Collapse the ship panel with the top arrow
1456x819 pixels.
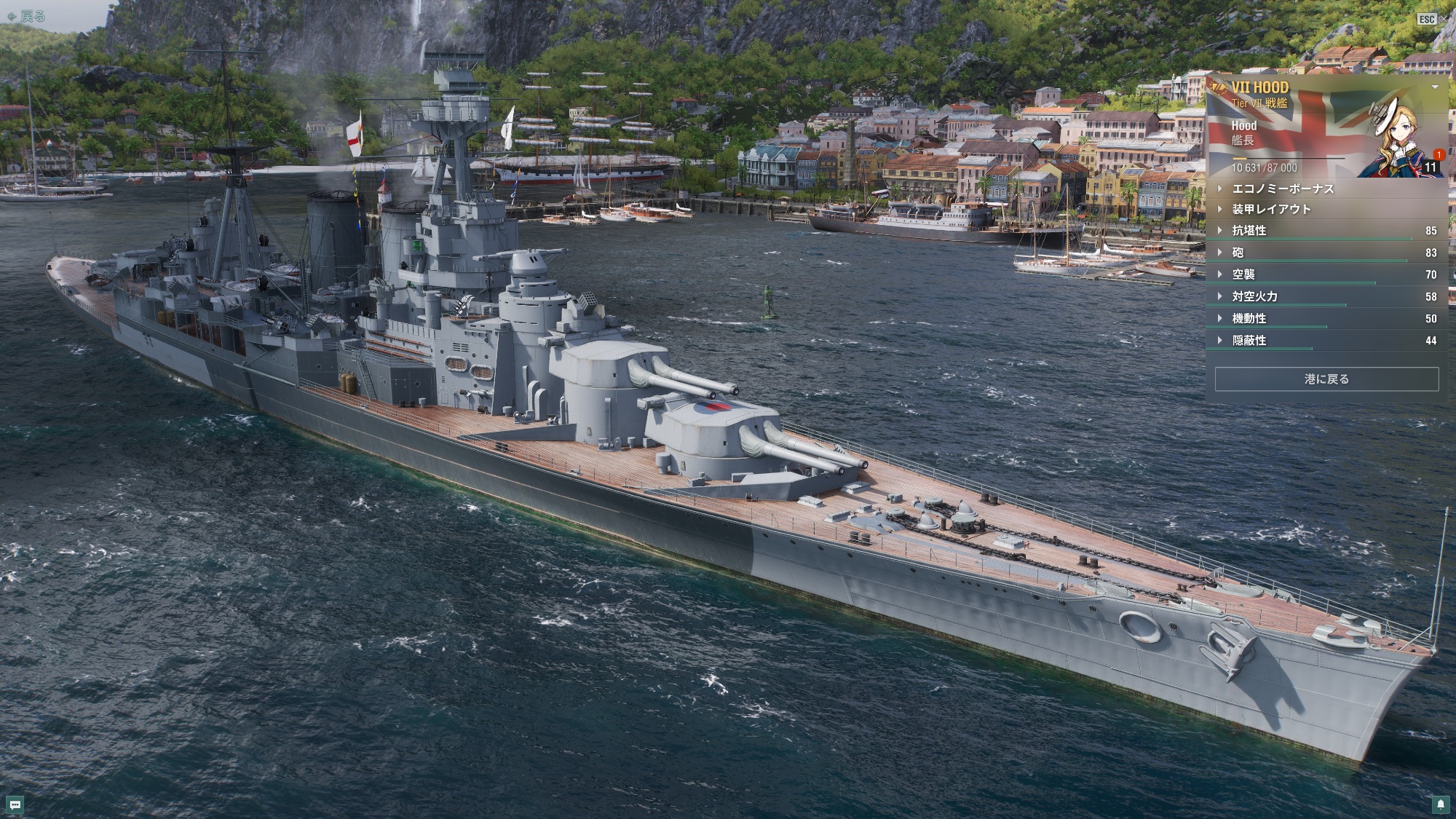(1435, 87)
